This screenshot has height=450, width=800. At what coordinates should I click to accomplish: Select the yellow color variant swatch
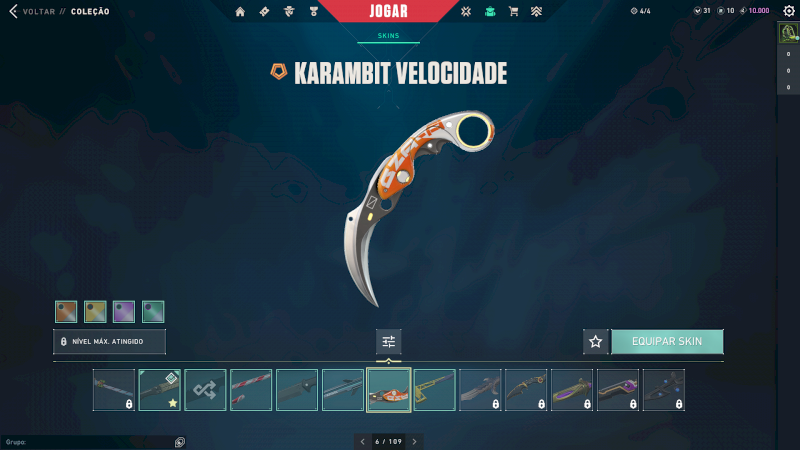(x=95, y=311)
